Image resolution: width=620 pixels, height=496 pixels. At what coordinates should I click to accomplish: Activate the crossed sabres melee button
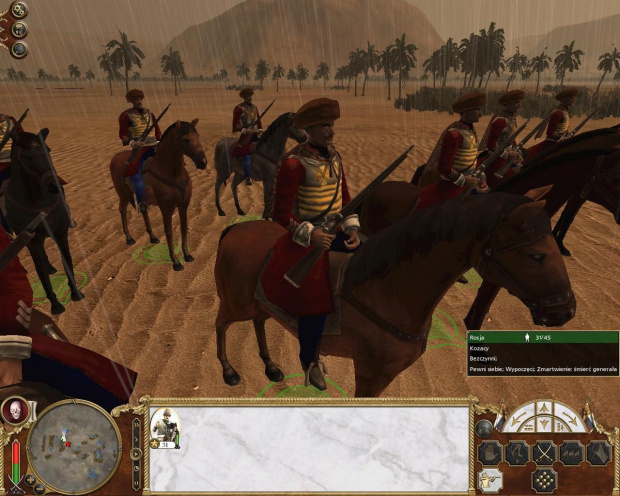[545, 453]
